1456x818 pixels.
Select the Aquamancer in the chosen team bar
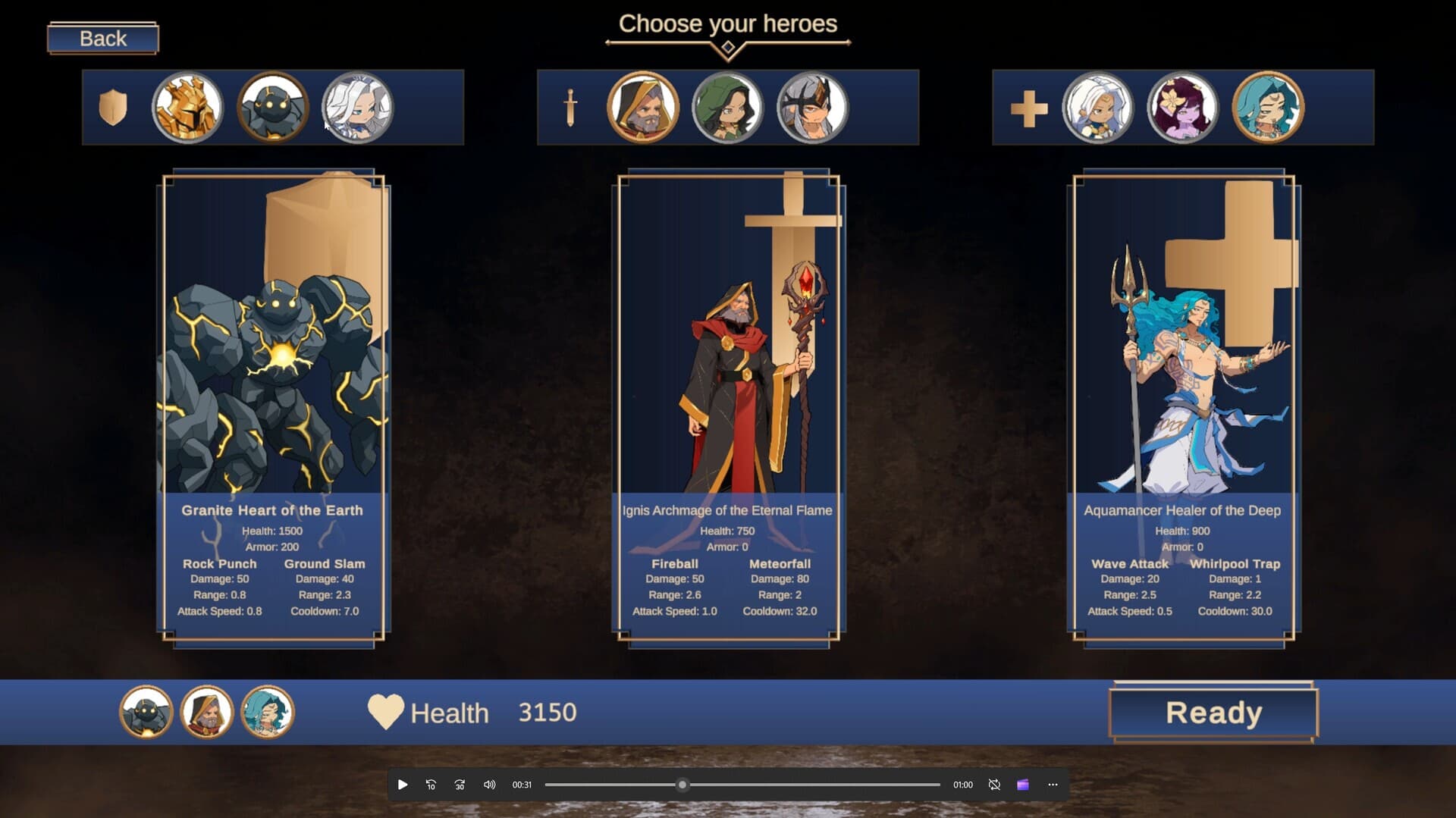click(x=267, y=713)
